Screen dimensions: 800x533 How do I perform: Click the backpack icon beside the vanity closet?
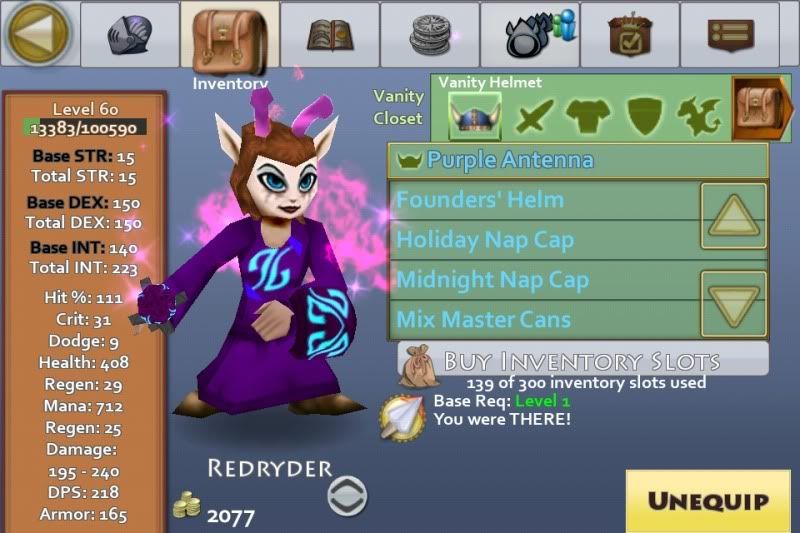[x=762, y=109]
